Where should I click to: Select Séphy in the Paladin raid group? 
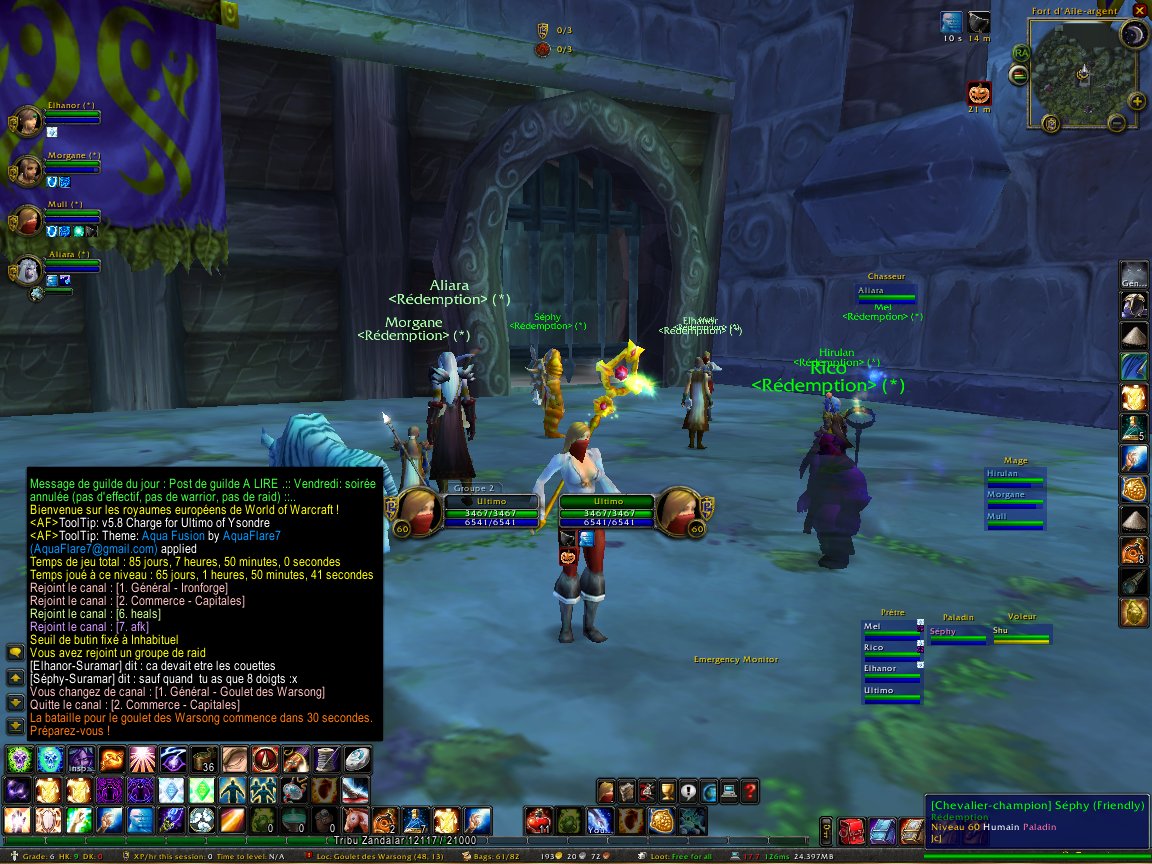click(957, 632)
